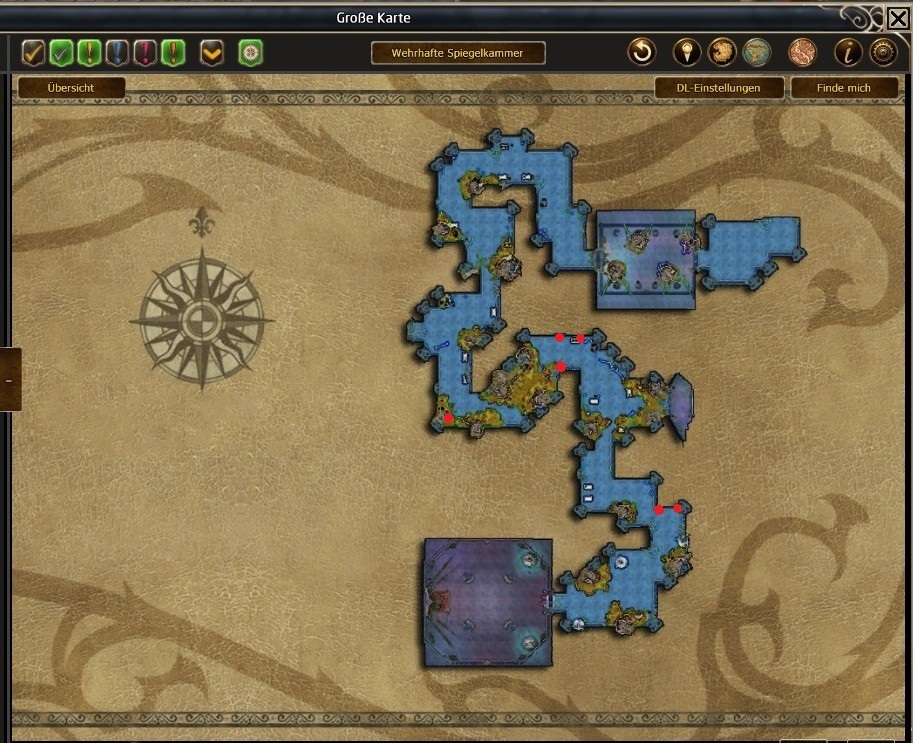913x743 pixels.
Task: Expand the side panel tab on left edge
Action: click(9, 380)
